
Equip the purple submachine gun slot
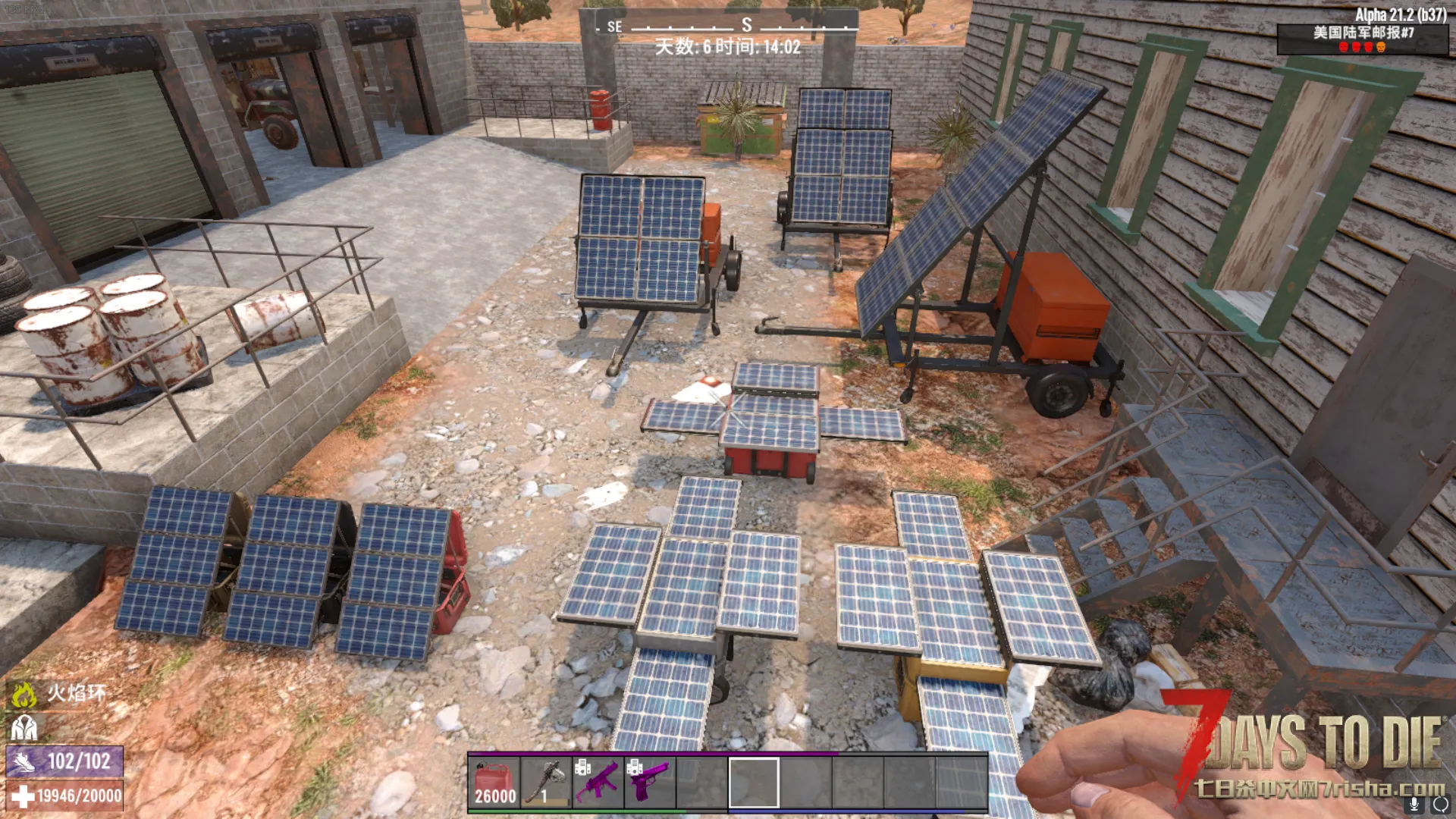click(x=598, y=783)
